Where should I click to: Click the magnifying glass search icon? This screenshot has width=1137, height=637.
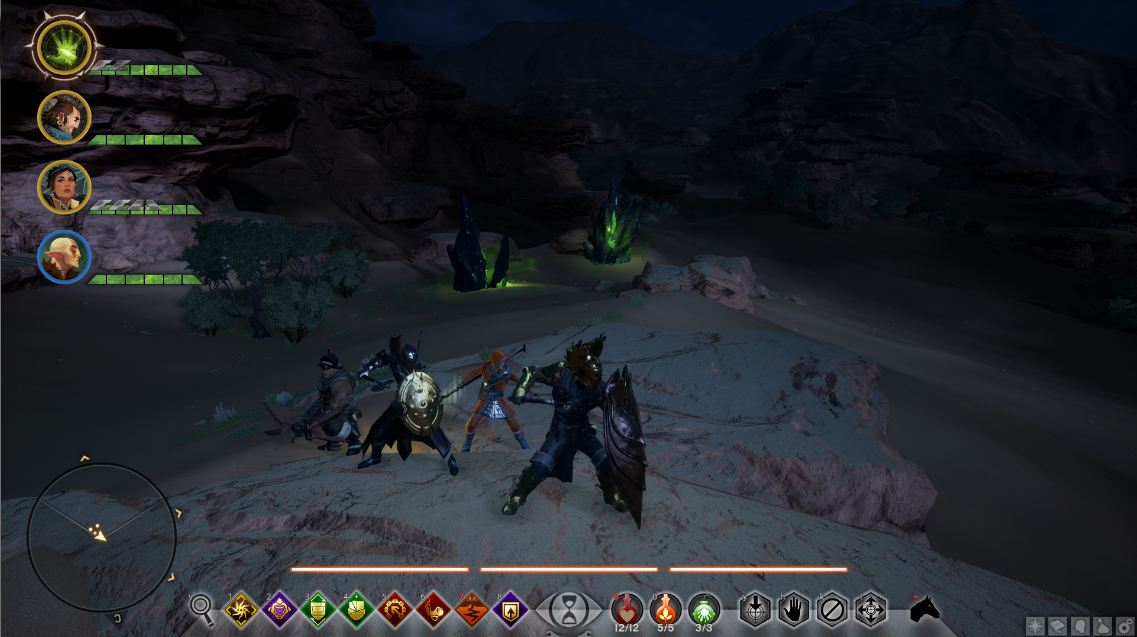pos(202,607)
